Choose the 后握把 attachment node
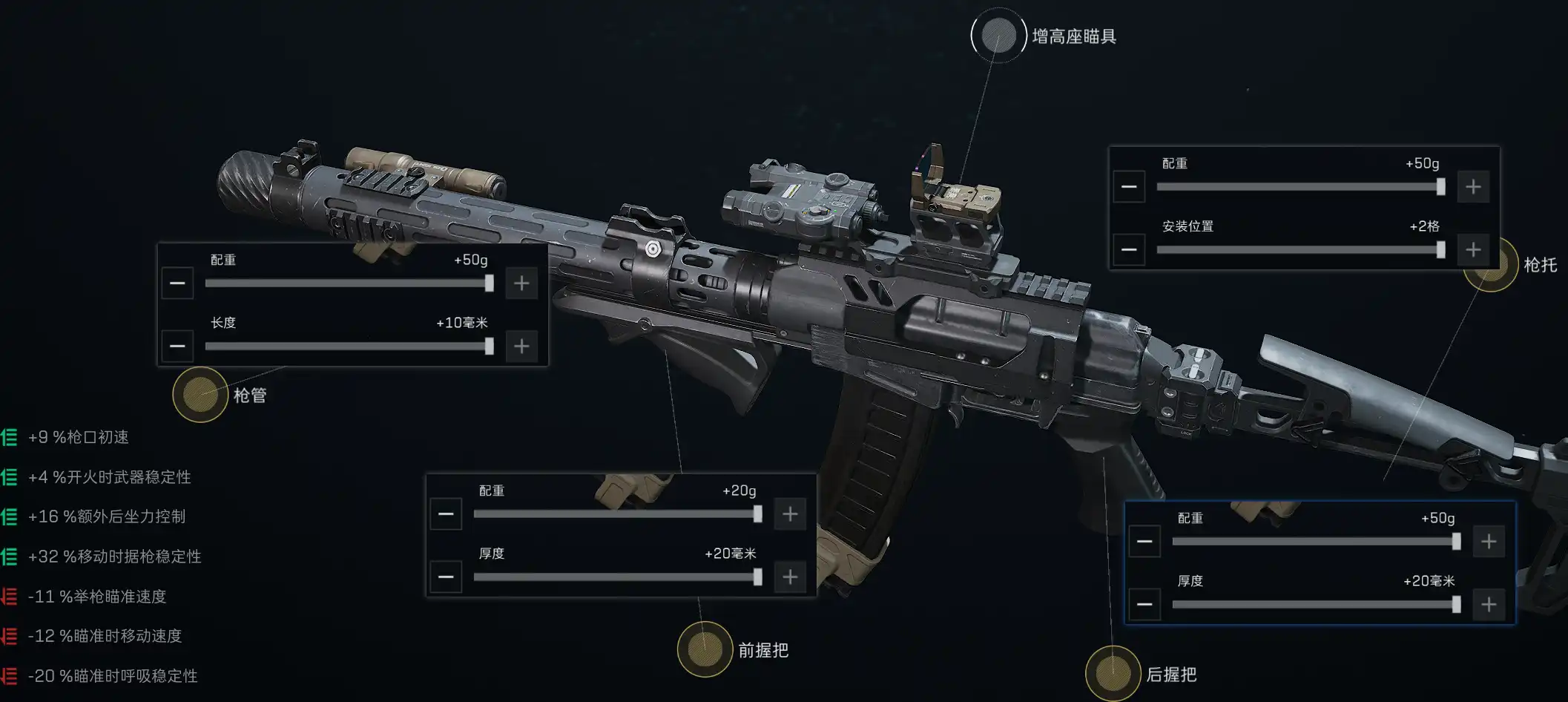1568x702 pixels. click(x=1113, y=673)
